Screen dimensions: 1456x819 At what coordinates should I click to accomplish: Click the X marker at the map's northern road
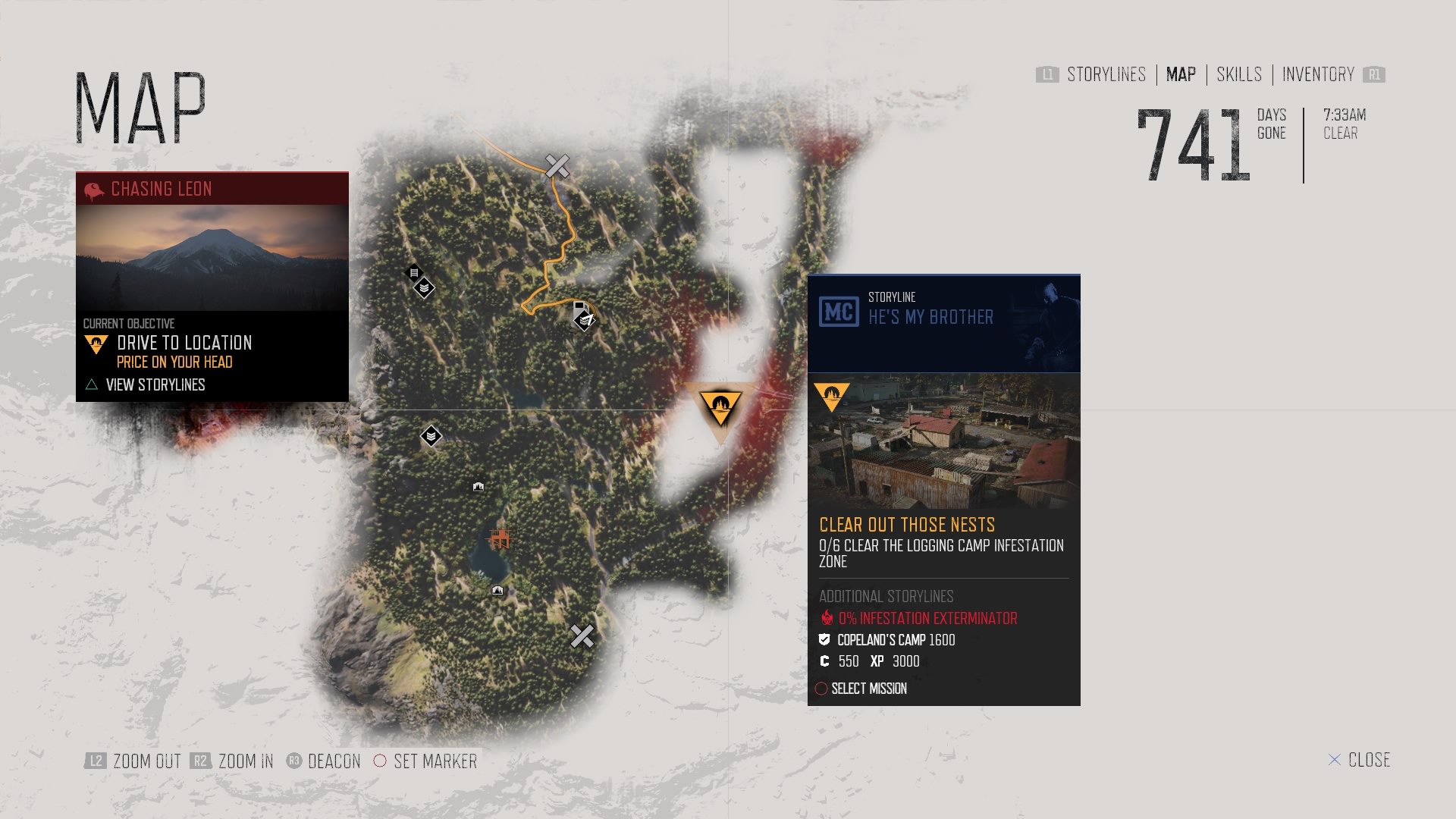click(558, 165)
